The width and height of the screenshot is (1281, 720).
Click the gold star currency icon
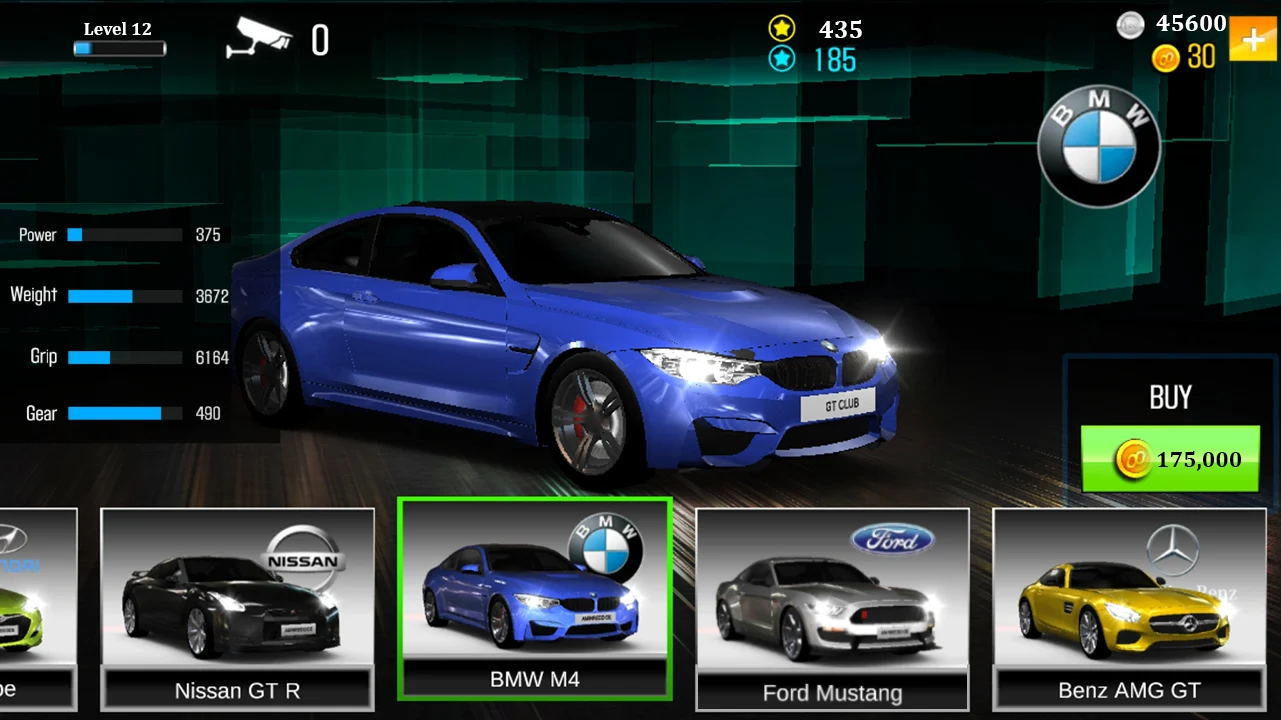[782, 29]
